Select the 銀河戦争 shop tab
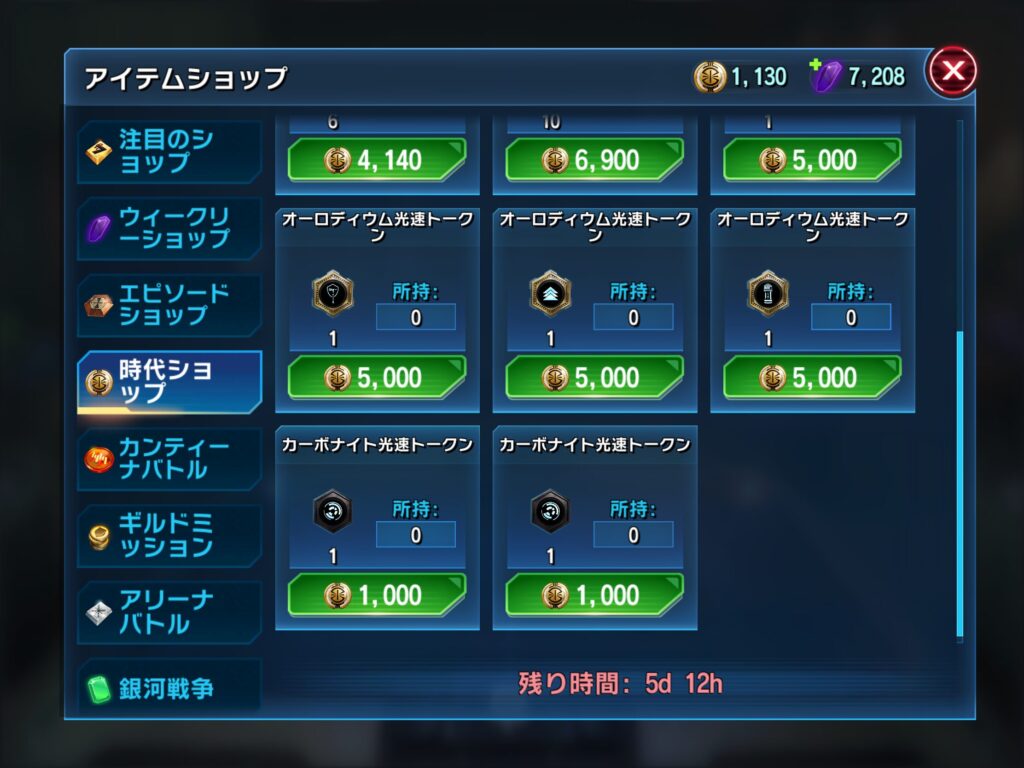Screen dimensions: 1024x768 tap(170, 688)
